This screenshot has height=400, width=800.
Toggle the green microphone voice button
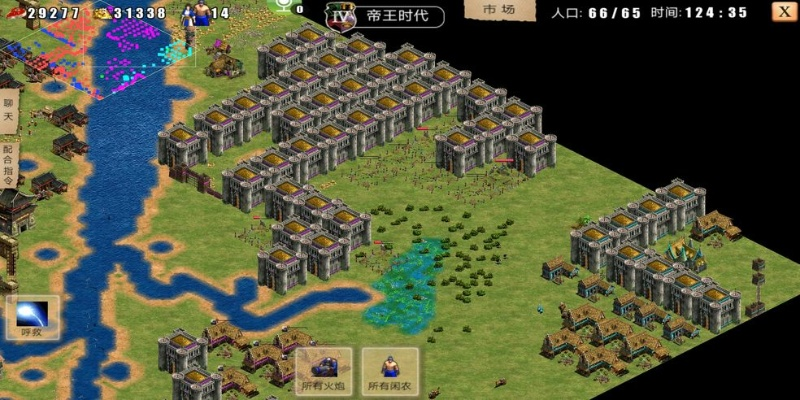click(287, 6)
